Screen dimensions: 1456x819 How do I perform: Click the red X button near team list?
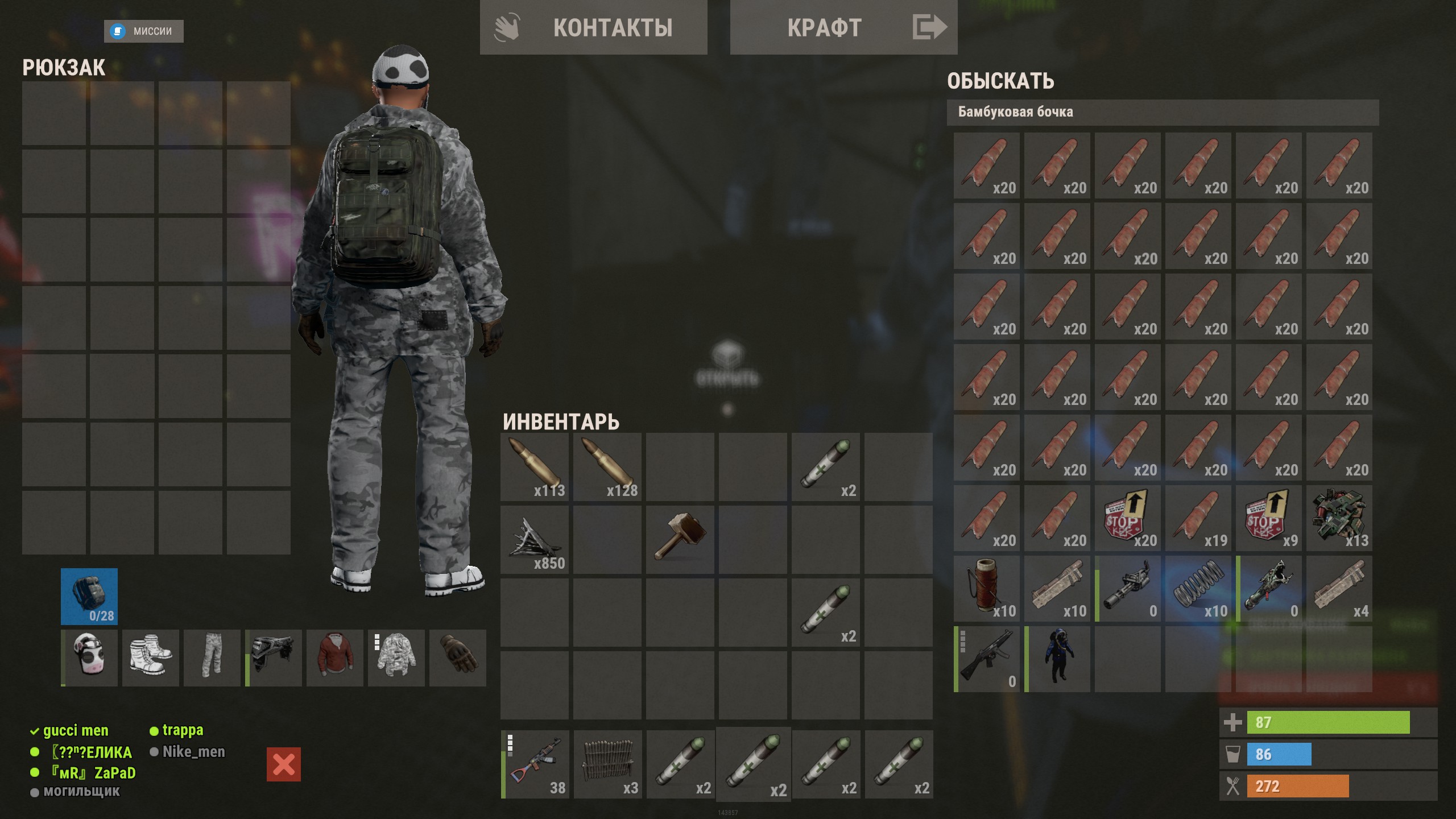(284, 764)
